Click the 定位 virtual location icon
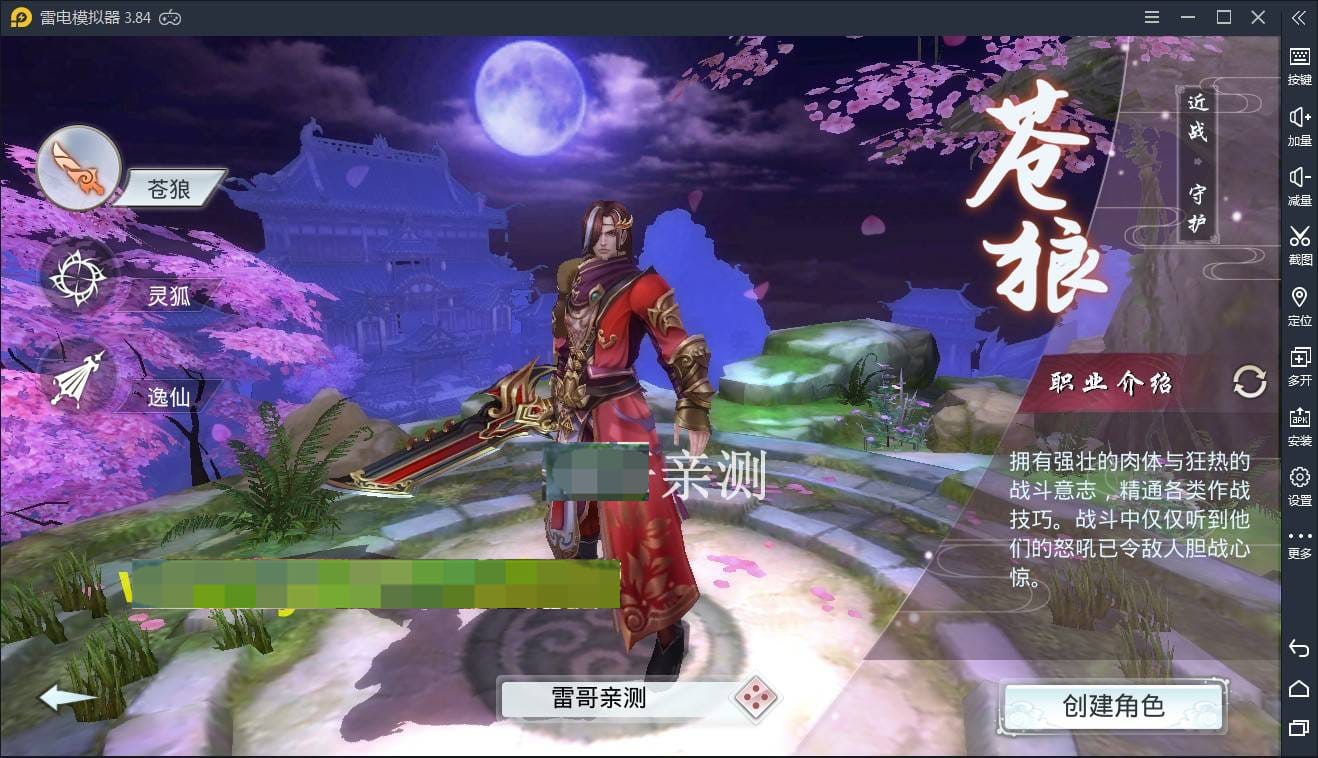 tap(1299, 301)
